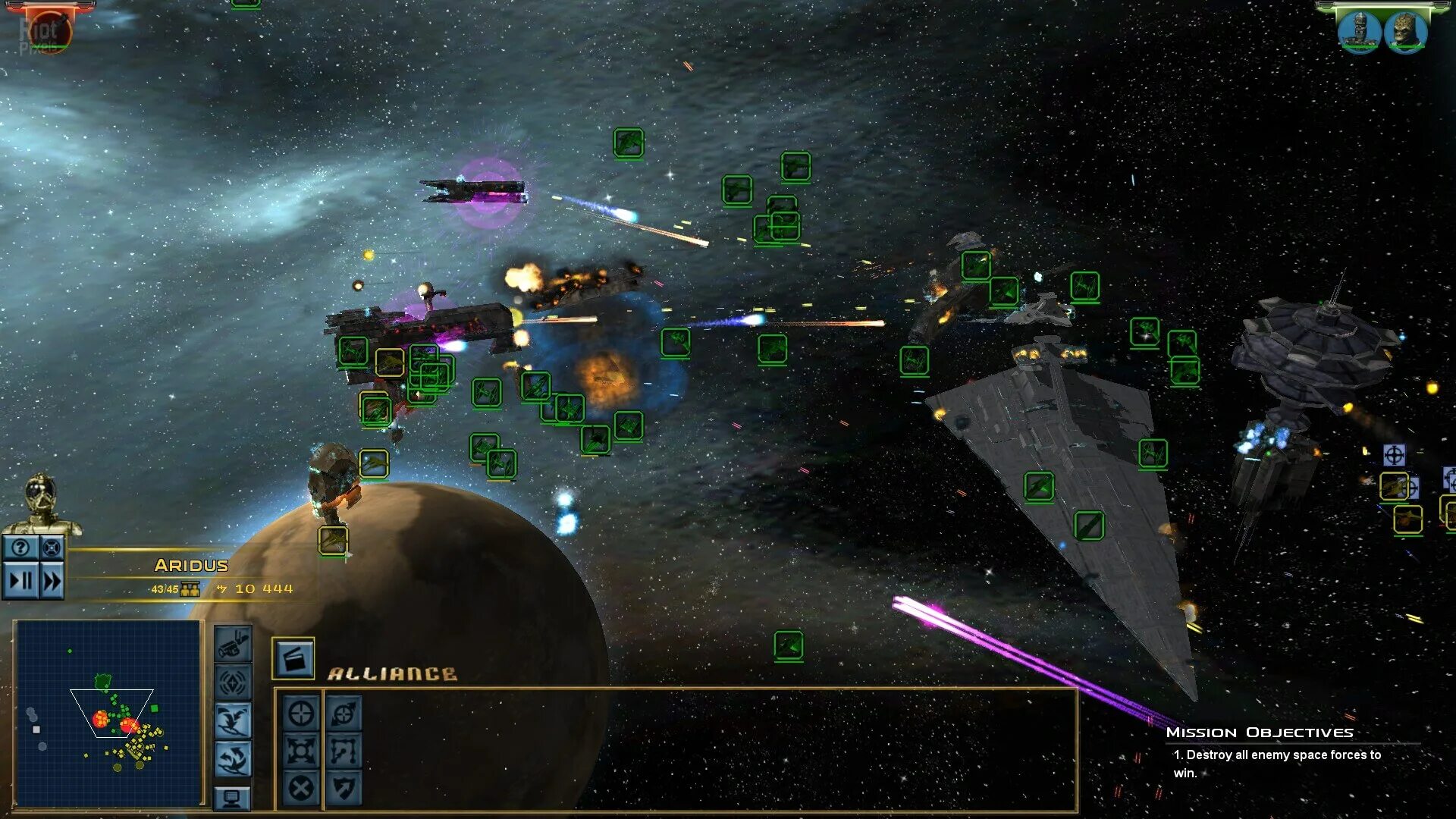1456x819 pixels.
Task: Choose the crosshair-with-arrow attack-move command
Action: pyautogui.click(x=344, y=714)
